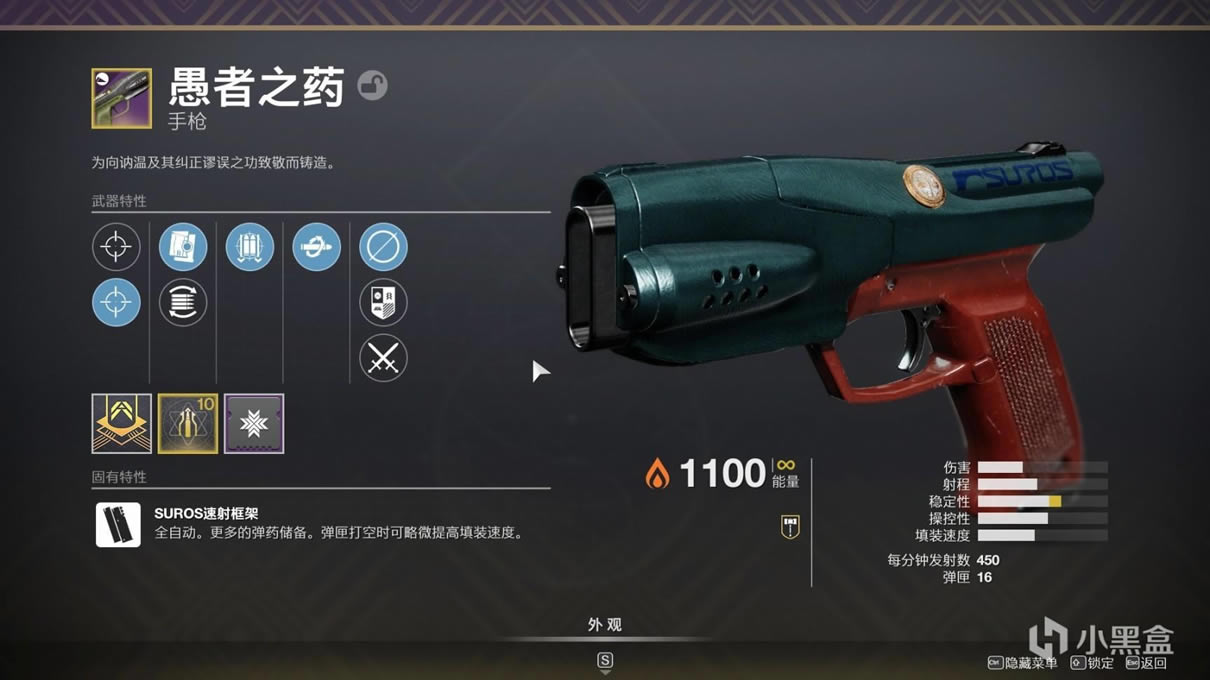The width and height of the screenshot is (1210, 680).
Task: Open the gold chevron ornament slot
Action: click(121, 423)
